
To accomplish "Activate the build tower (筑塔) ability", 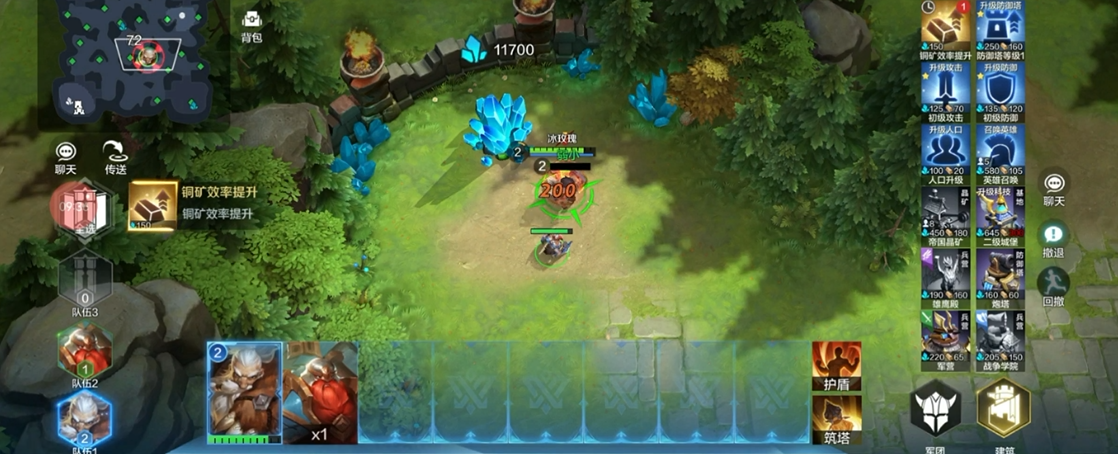I will coord(836,418).
